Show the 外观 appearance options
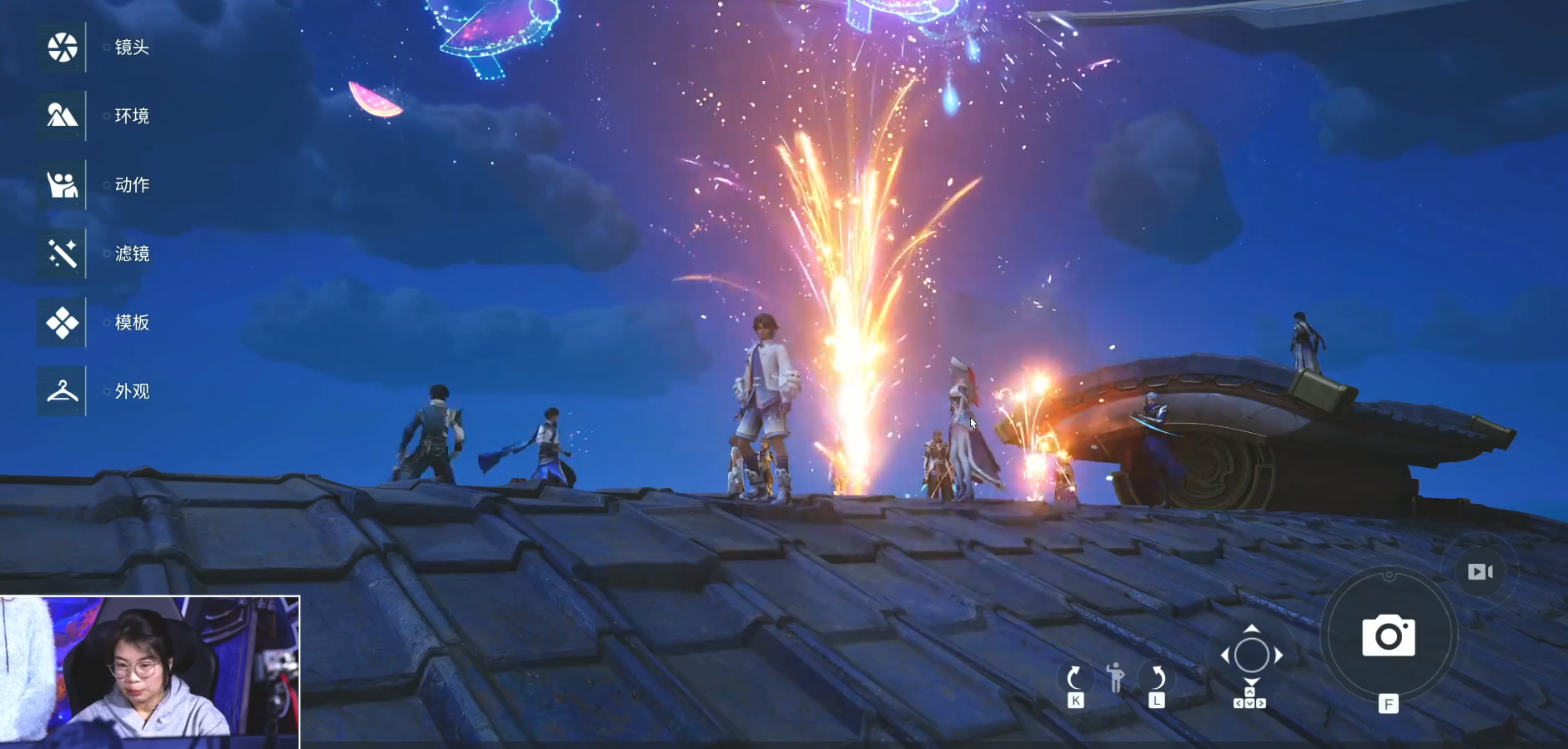Viewport: 1568px width, 749px height. coord(63,391)
